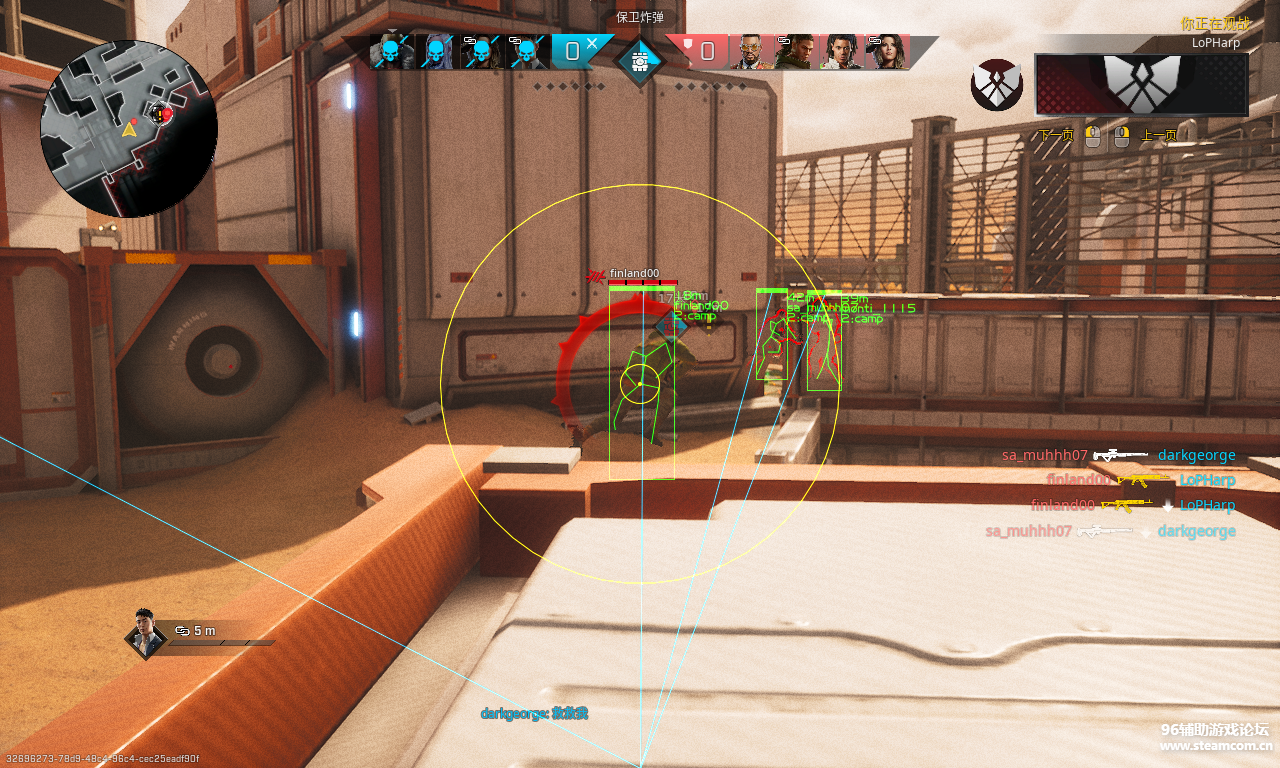Click the circular minimap
Image resolution: width=1280 pixels, height=768 pixels.
tap(129, 128)
